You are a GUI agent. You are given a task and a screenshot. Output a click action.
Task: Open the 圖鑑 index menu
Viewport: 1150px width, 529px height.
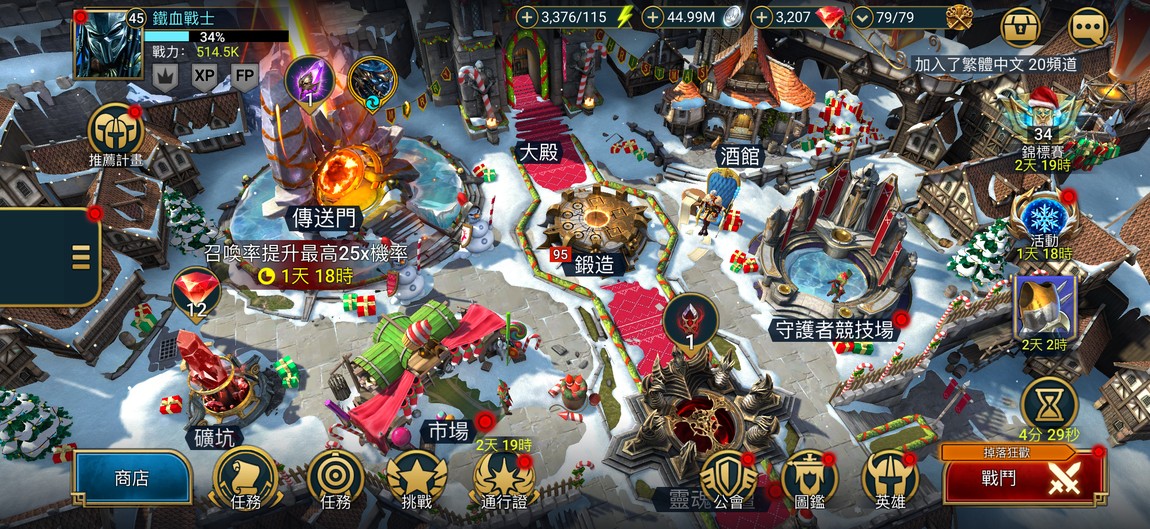(x=809, y=478)
